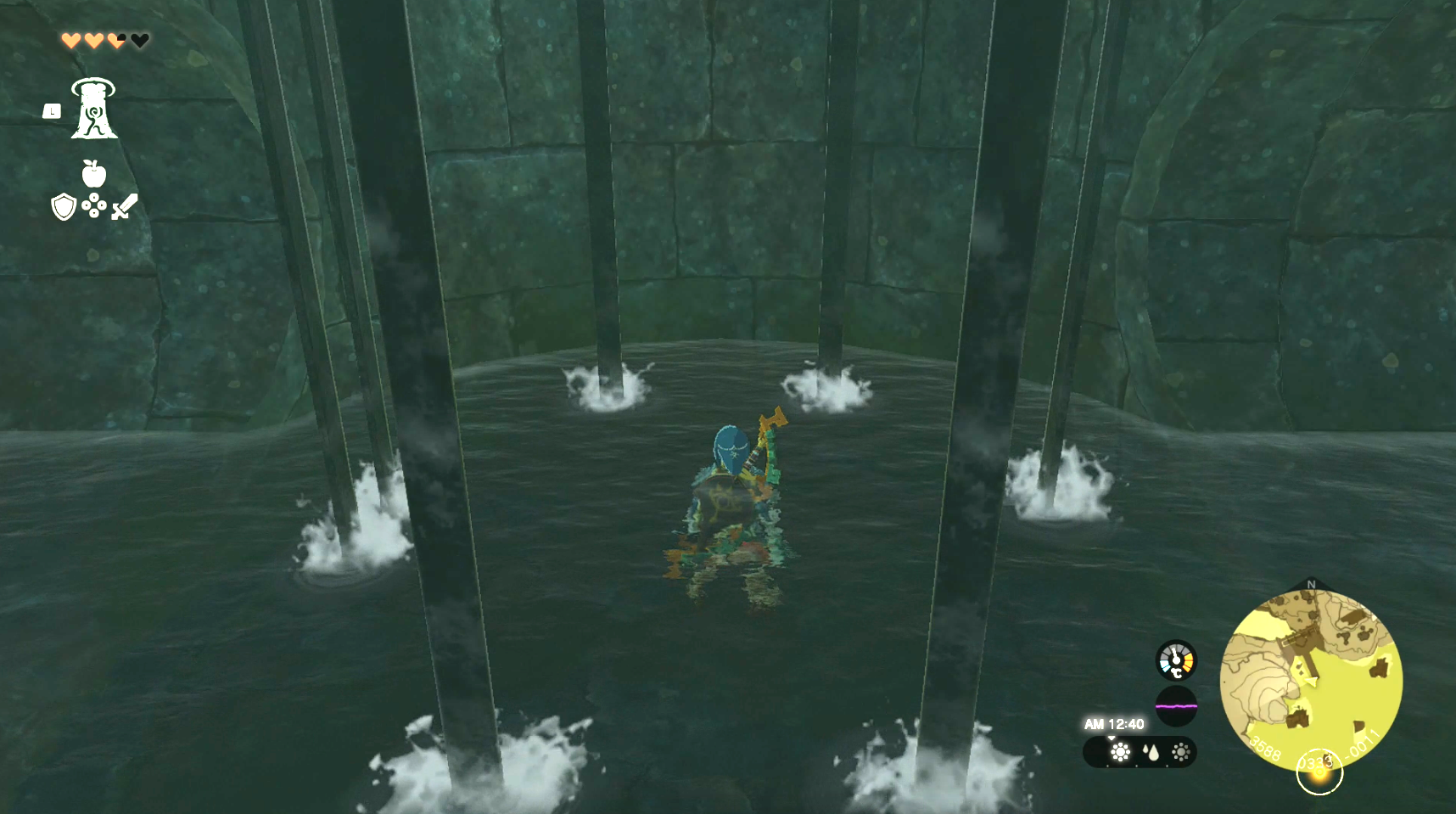Click the d-pad quick-select icon

(96, 207)
